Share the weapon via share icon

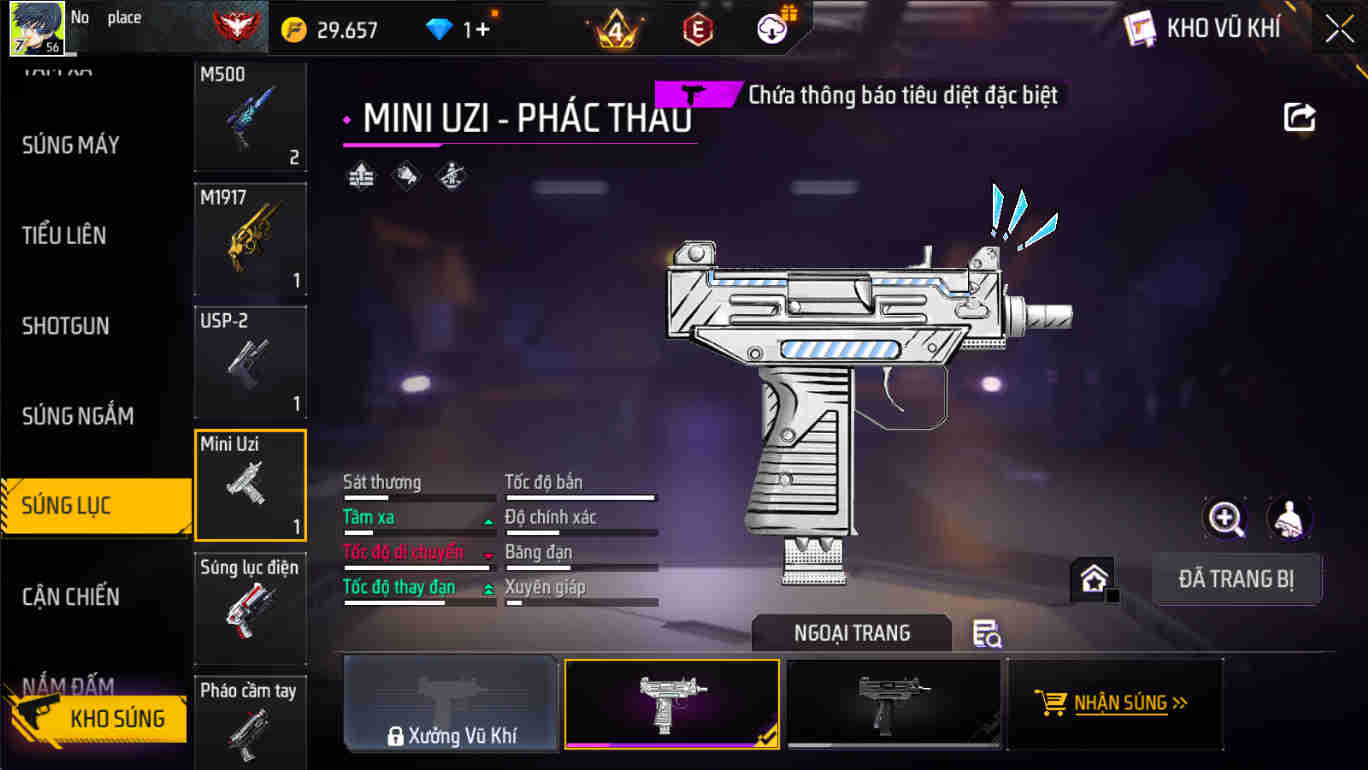point(1299,118)
